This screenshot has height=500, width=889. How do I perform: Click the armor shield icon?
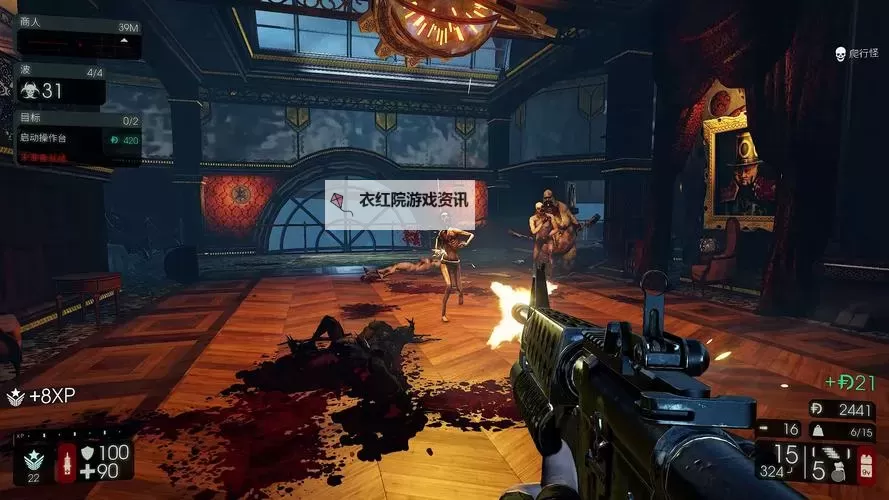[x=87, y=452]
